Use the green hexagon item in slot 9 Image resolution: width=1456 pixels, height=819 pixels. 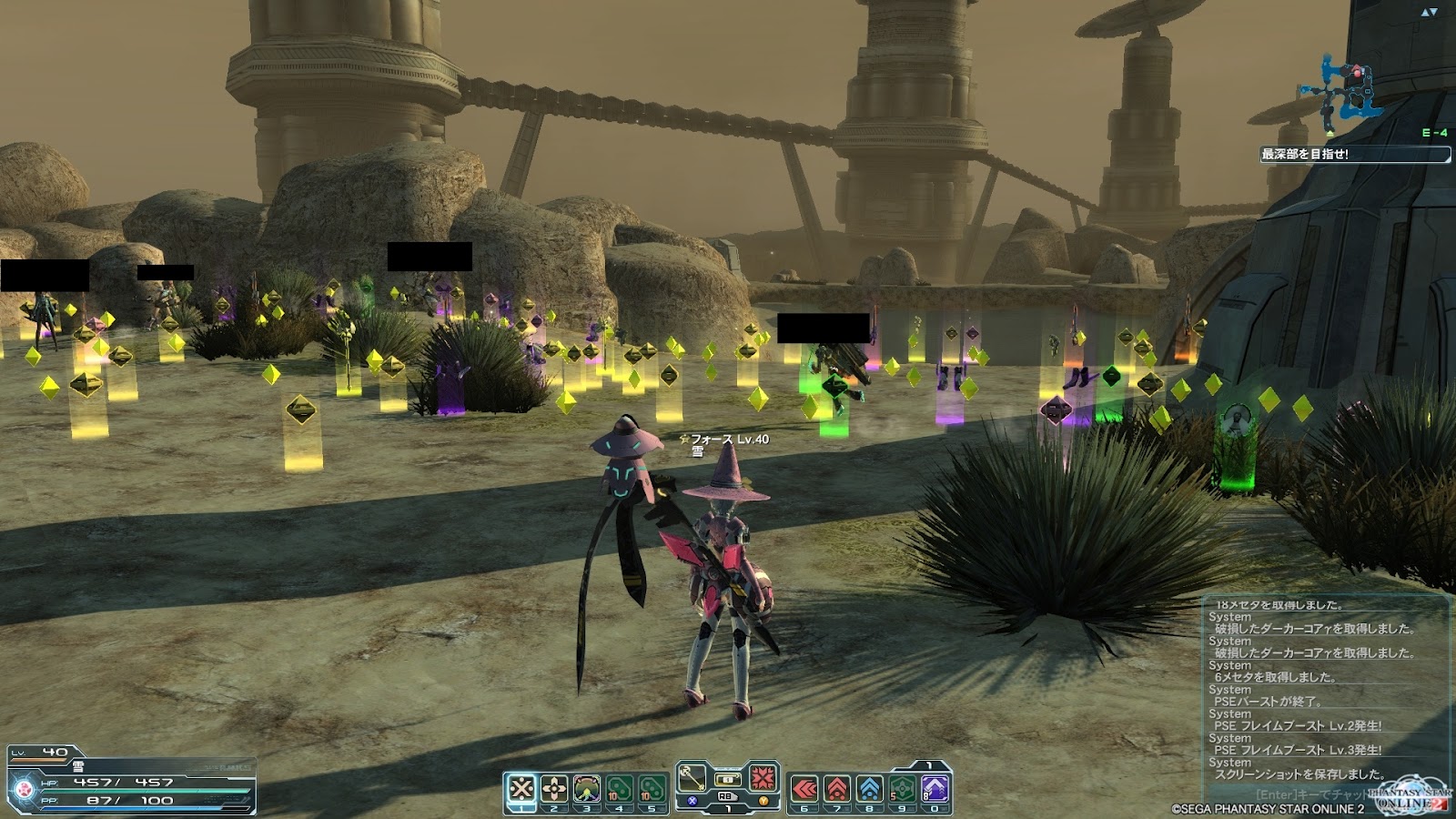tap(903, 788)
